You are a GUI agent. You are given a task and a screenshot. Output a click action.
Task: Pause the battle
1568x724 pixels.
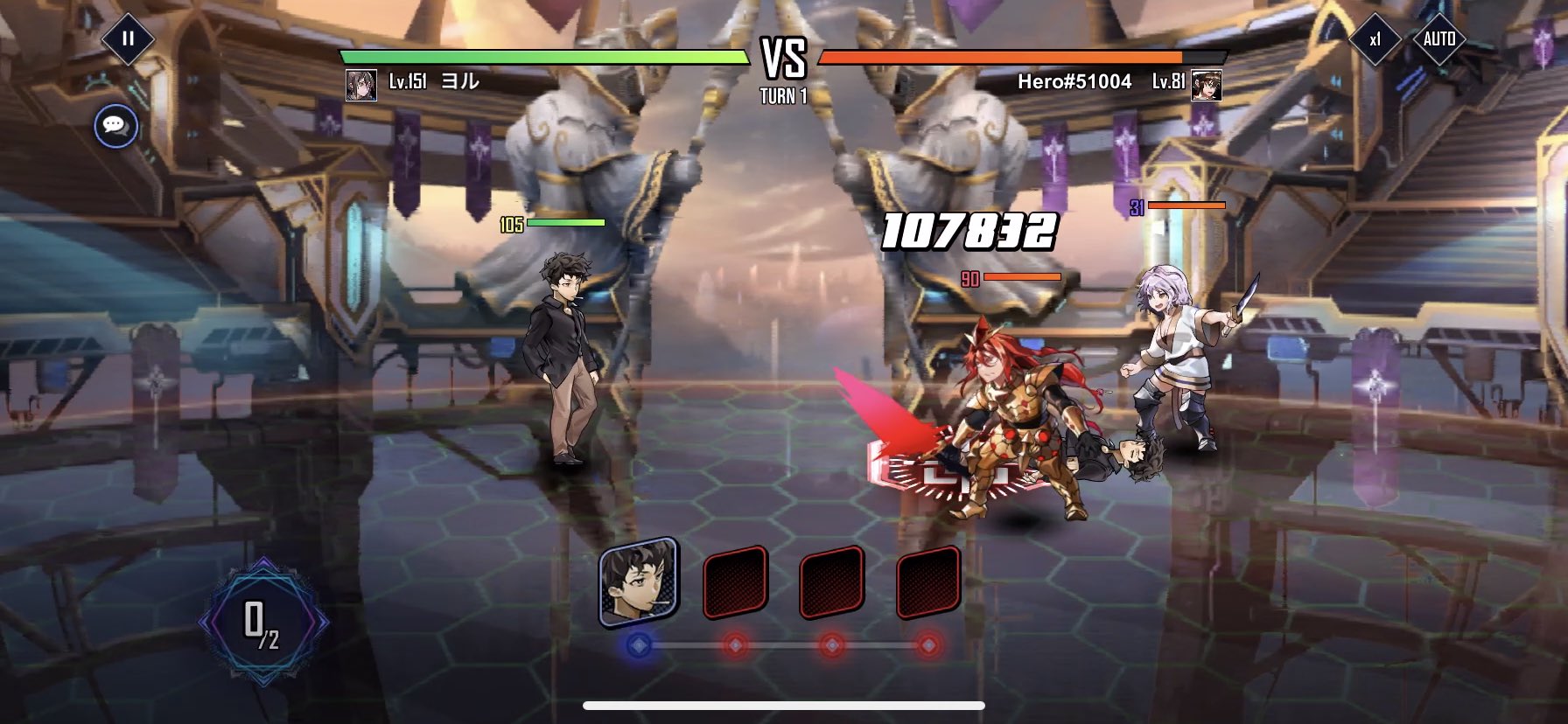(x=128, y=38)
